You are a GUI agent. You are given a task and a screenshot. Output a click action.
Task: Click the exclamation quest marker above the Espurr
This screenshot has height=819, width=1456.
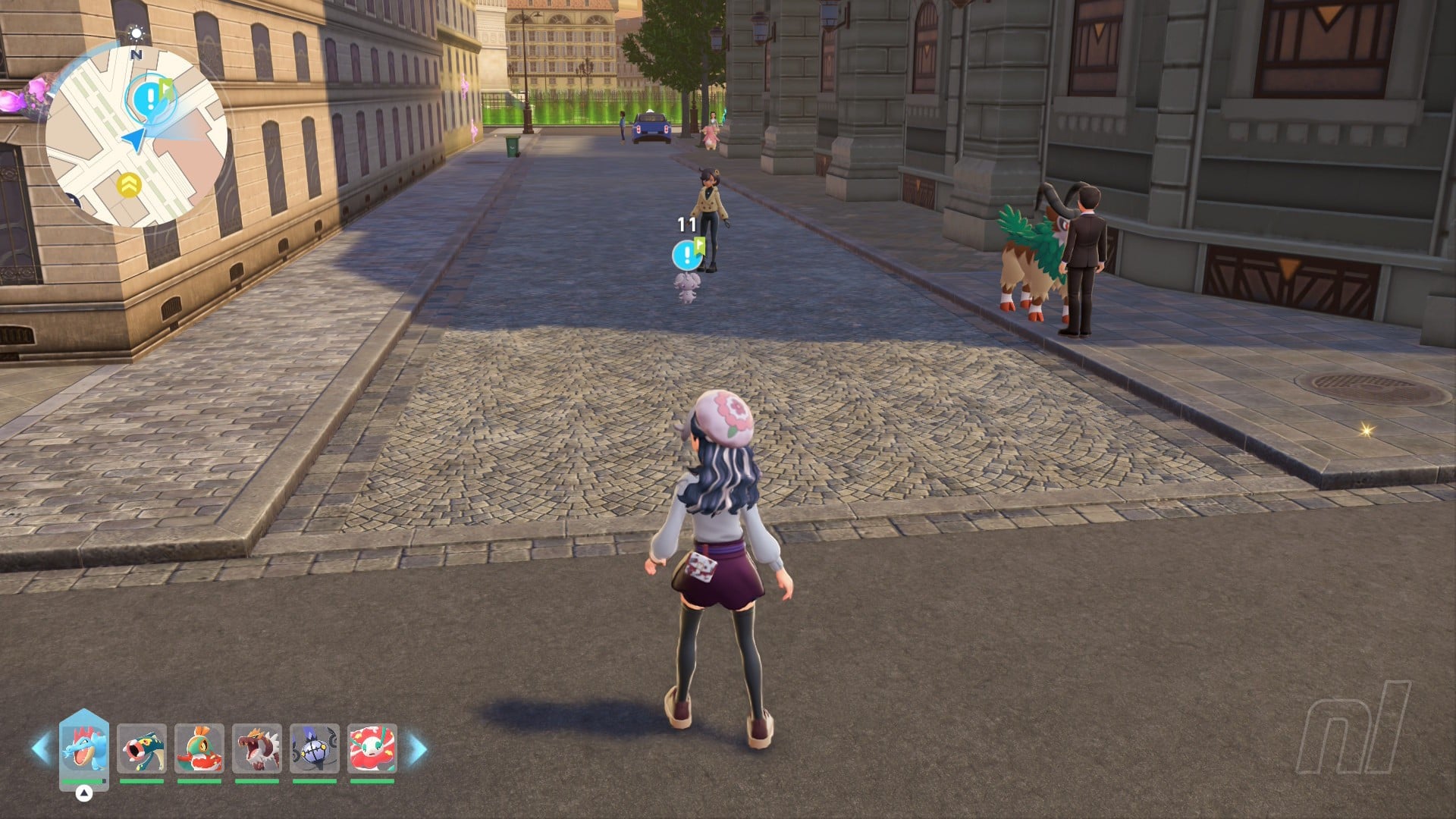(687, 254)
